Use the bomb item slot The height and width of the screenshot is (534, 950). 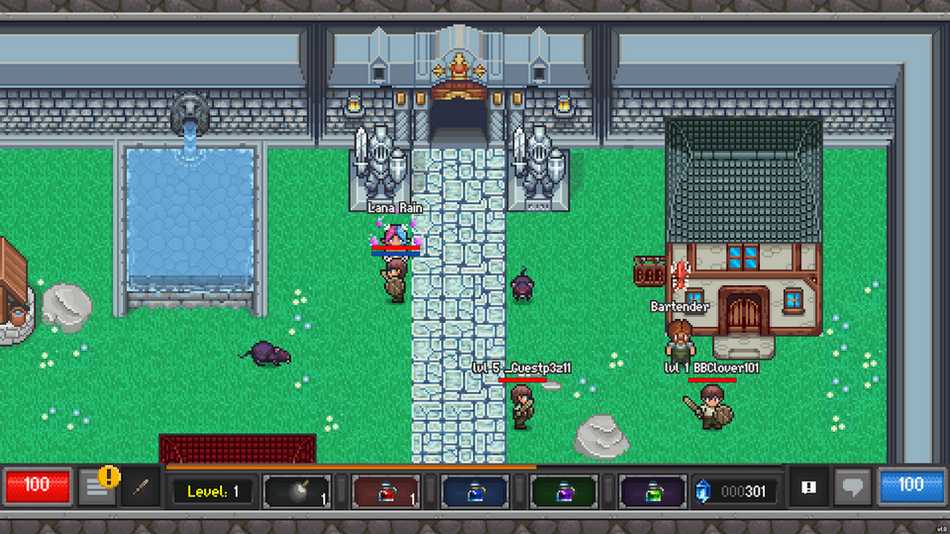point(297,491)
